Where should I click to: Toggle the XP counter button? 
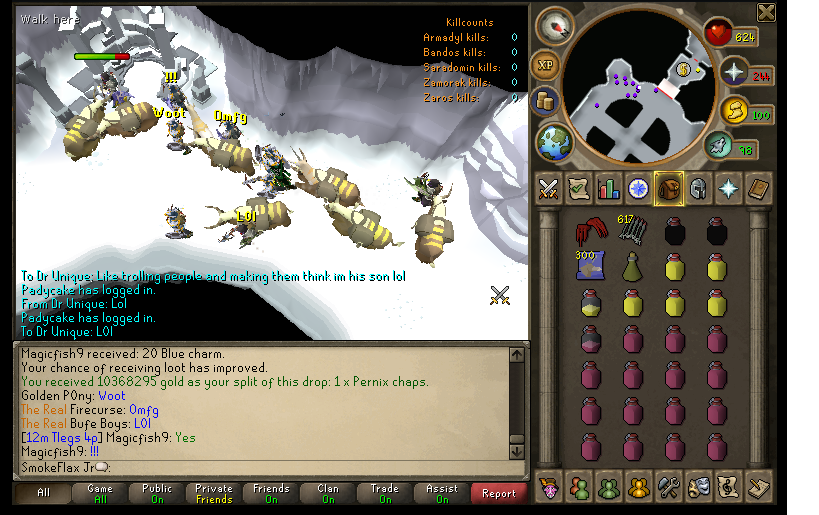(545, 64)
